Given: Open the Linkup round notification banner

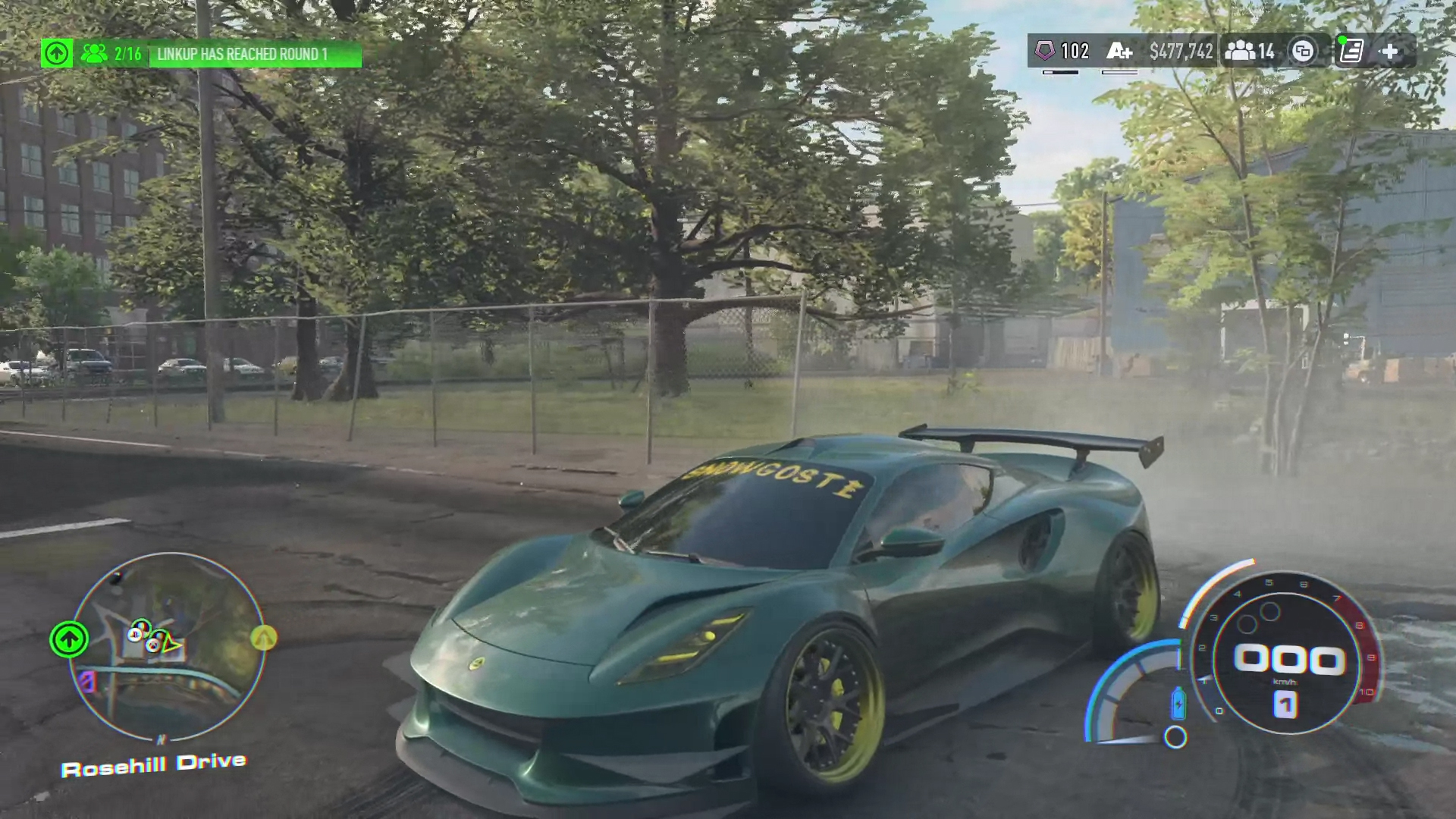Looking at the screenshot, I should [x=255, y=55].
